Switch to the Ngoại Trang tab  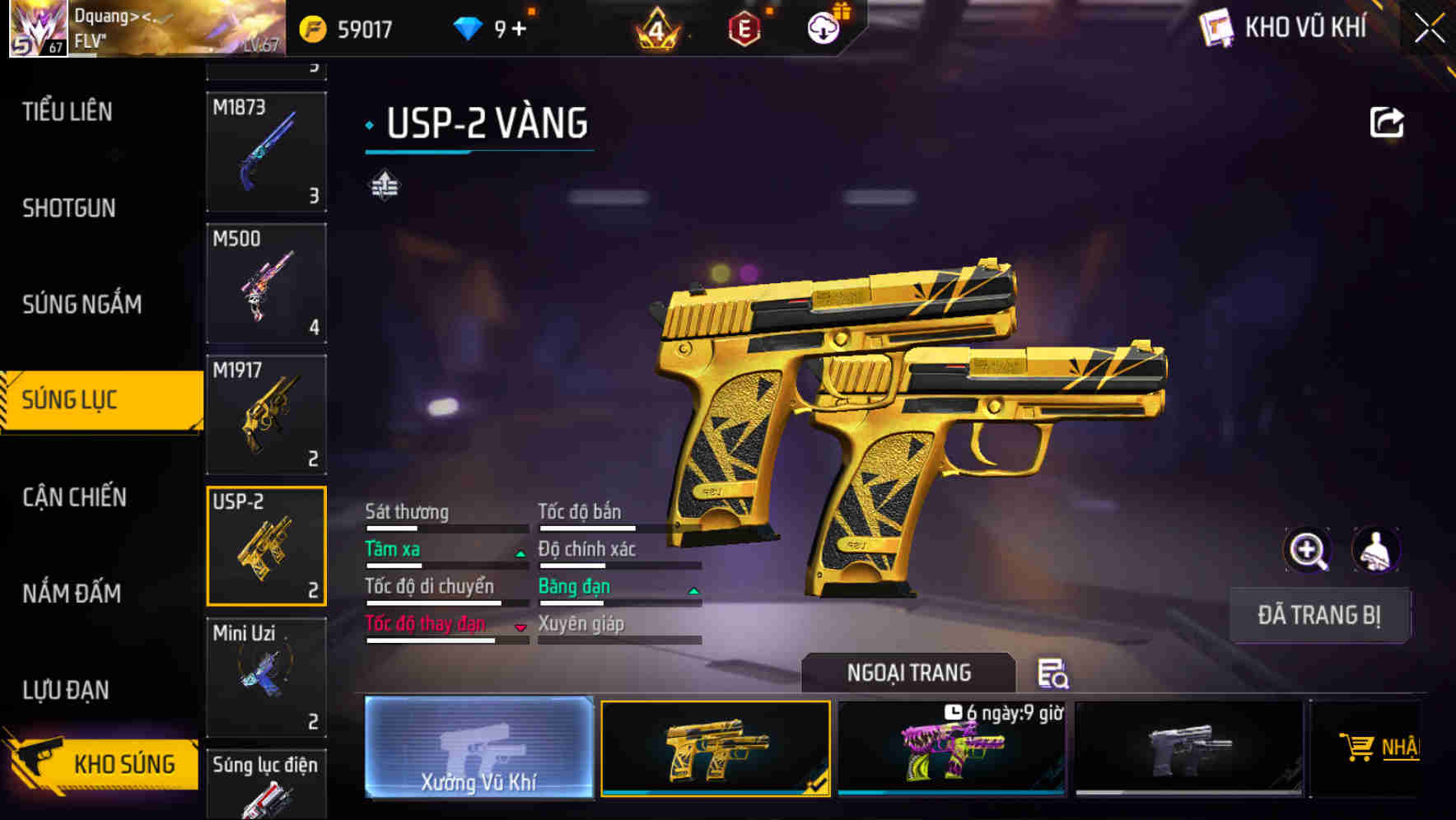tap(908, 672)
